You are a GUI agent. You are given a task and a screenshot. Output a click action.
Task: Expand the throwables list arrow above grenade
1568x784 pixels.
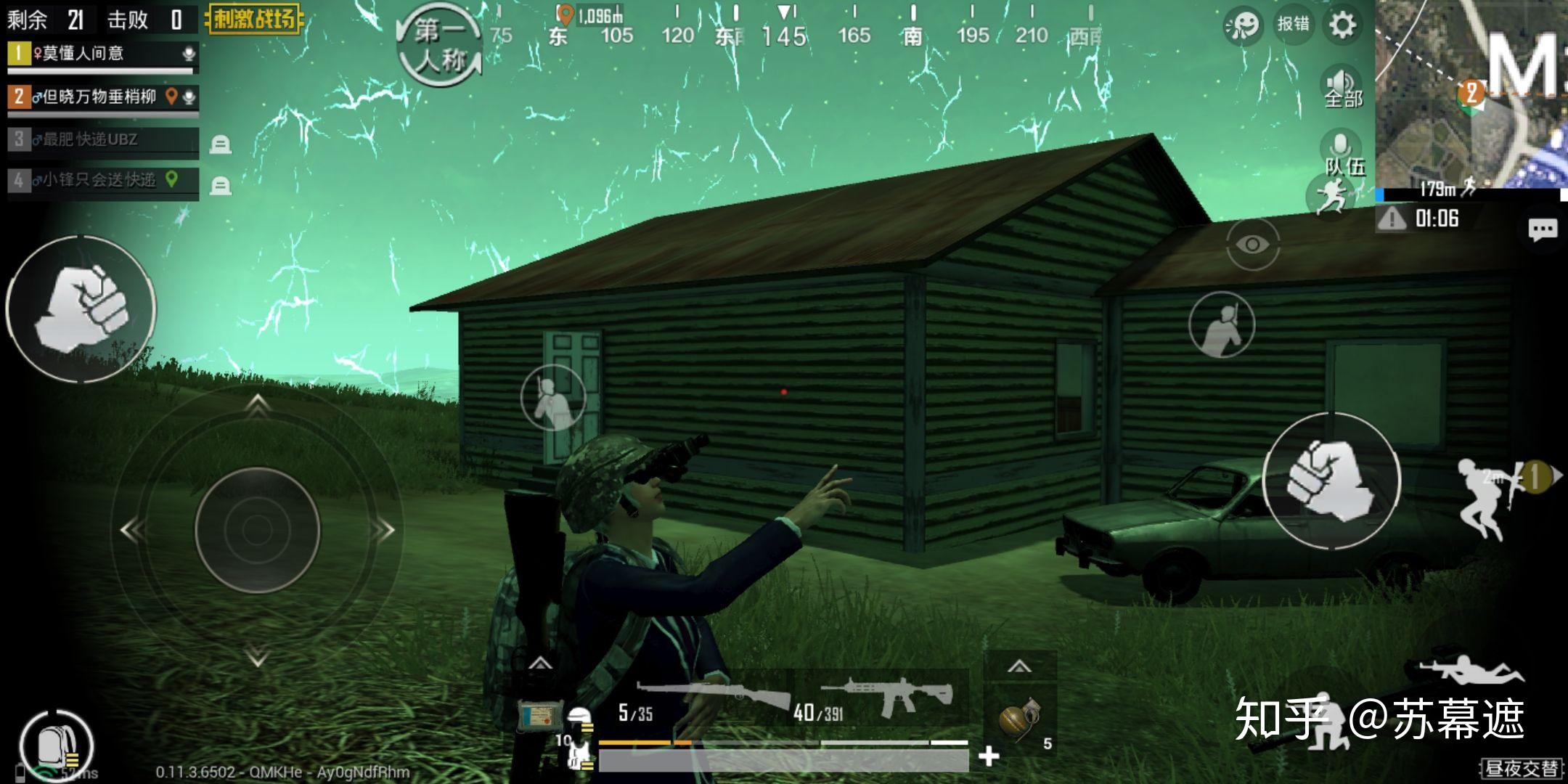[1019, 666]
